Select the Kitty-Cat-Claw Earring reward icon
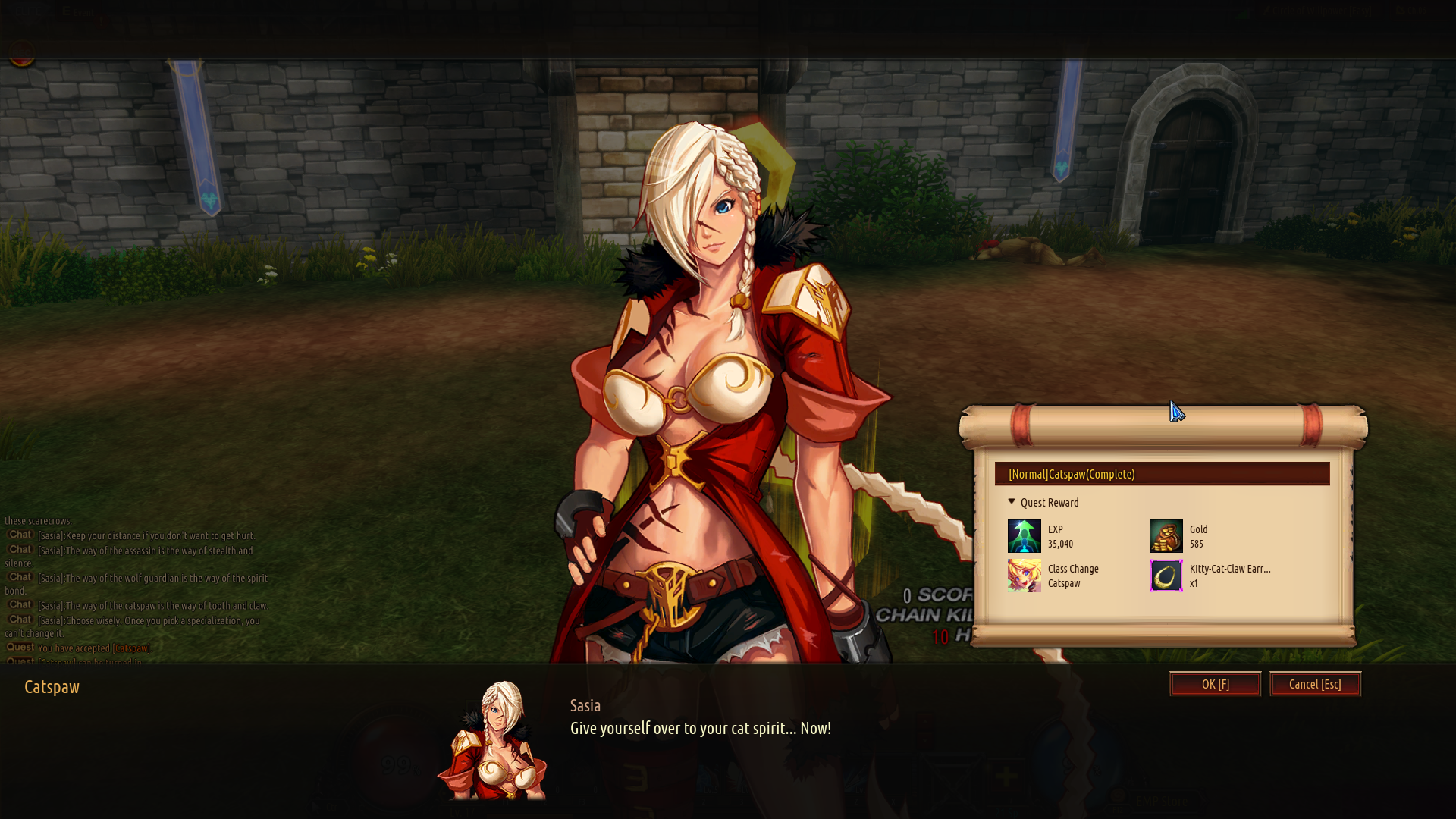 pos(1166,576)
